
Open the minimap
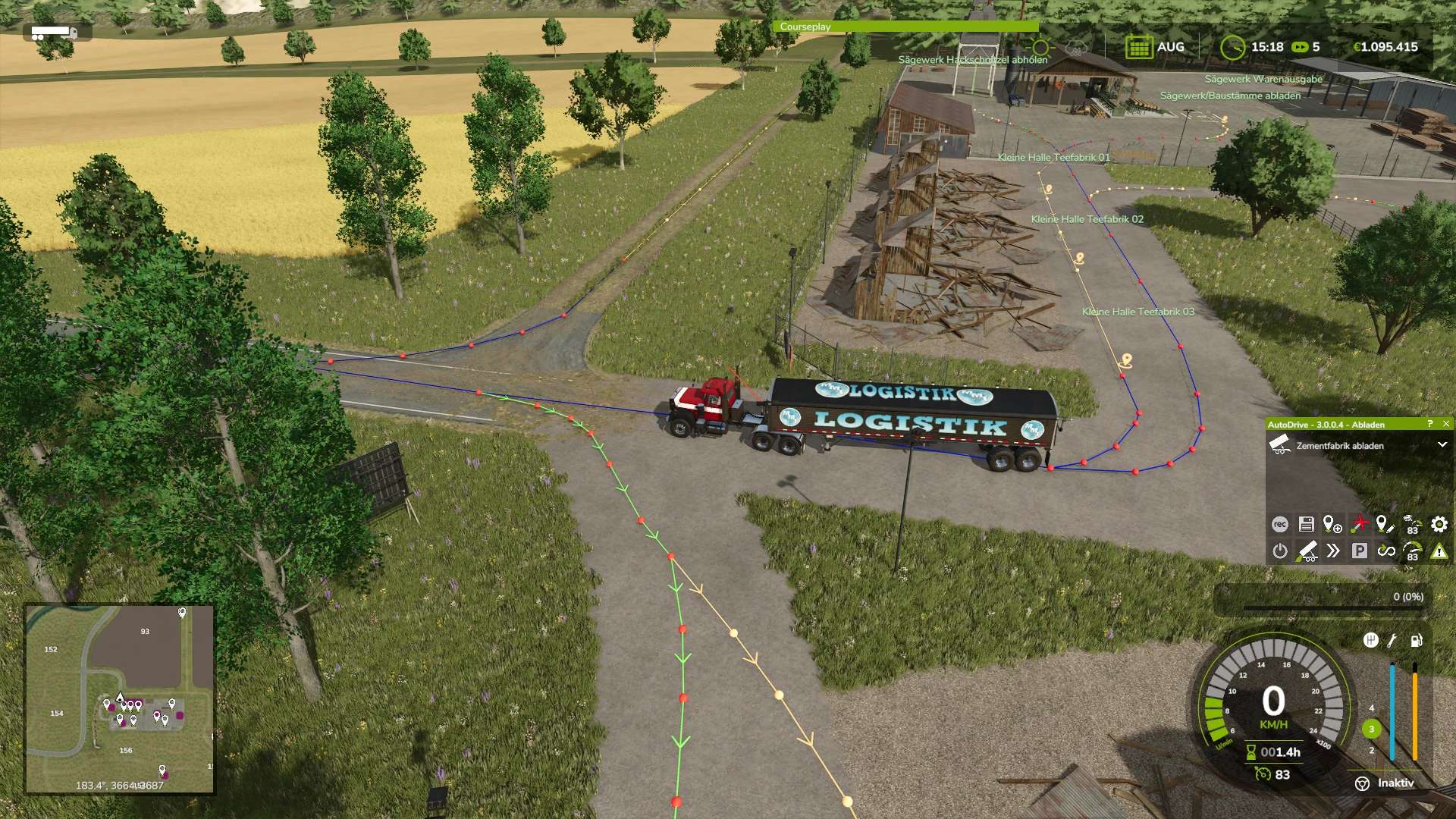tap(120, 698)
